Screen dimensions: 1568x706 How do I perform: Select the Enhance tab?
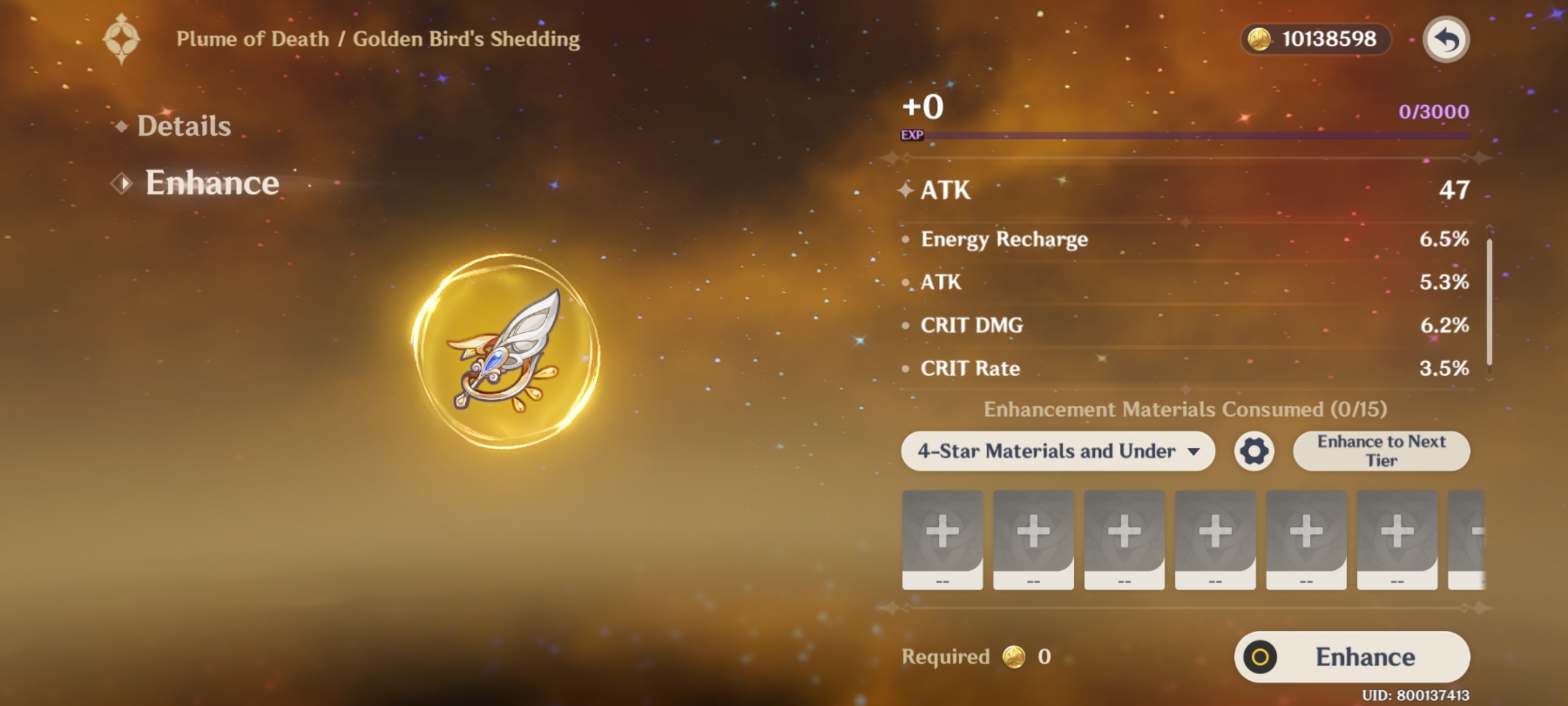(210, 183)
